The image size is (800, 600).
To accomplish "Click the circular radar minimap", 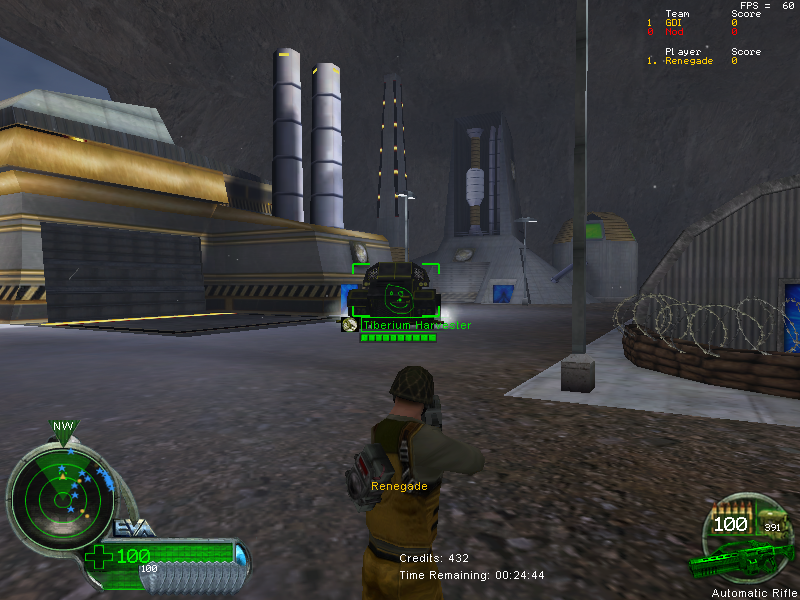I will (61, 489).
